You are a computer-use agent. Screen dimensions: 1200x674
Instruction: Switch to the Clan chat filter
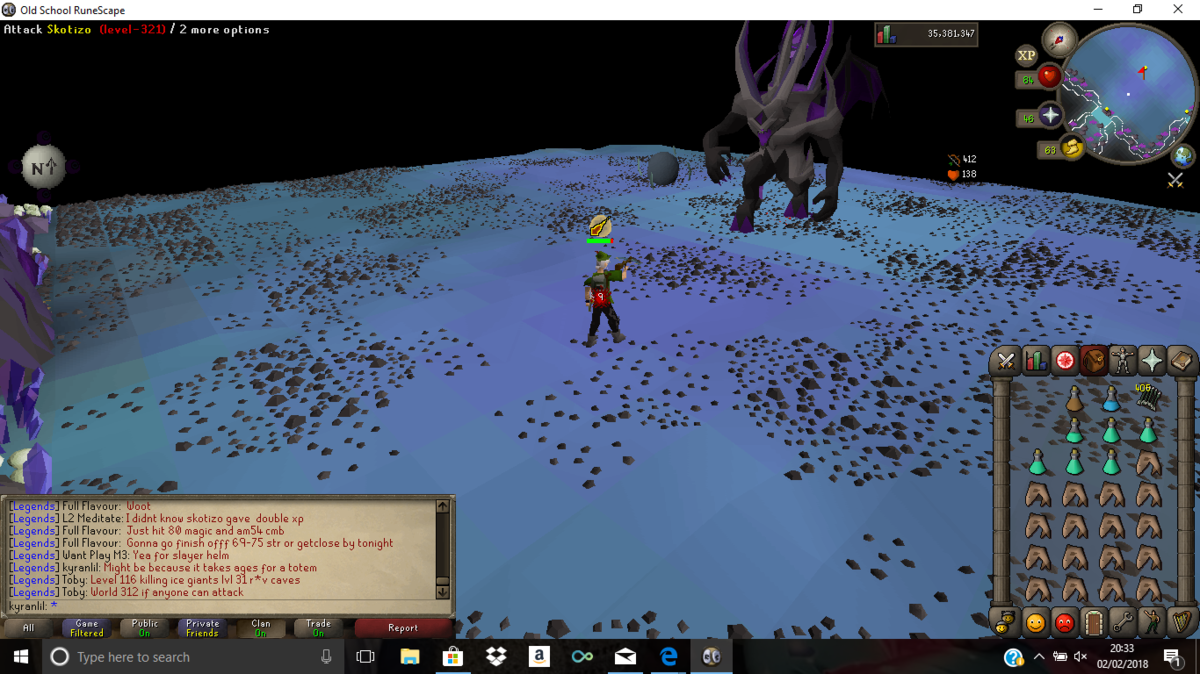(261, 628)
